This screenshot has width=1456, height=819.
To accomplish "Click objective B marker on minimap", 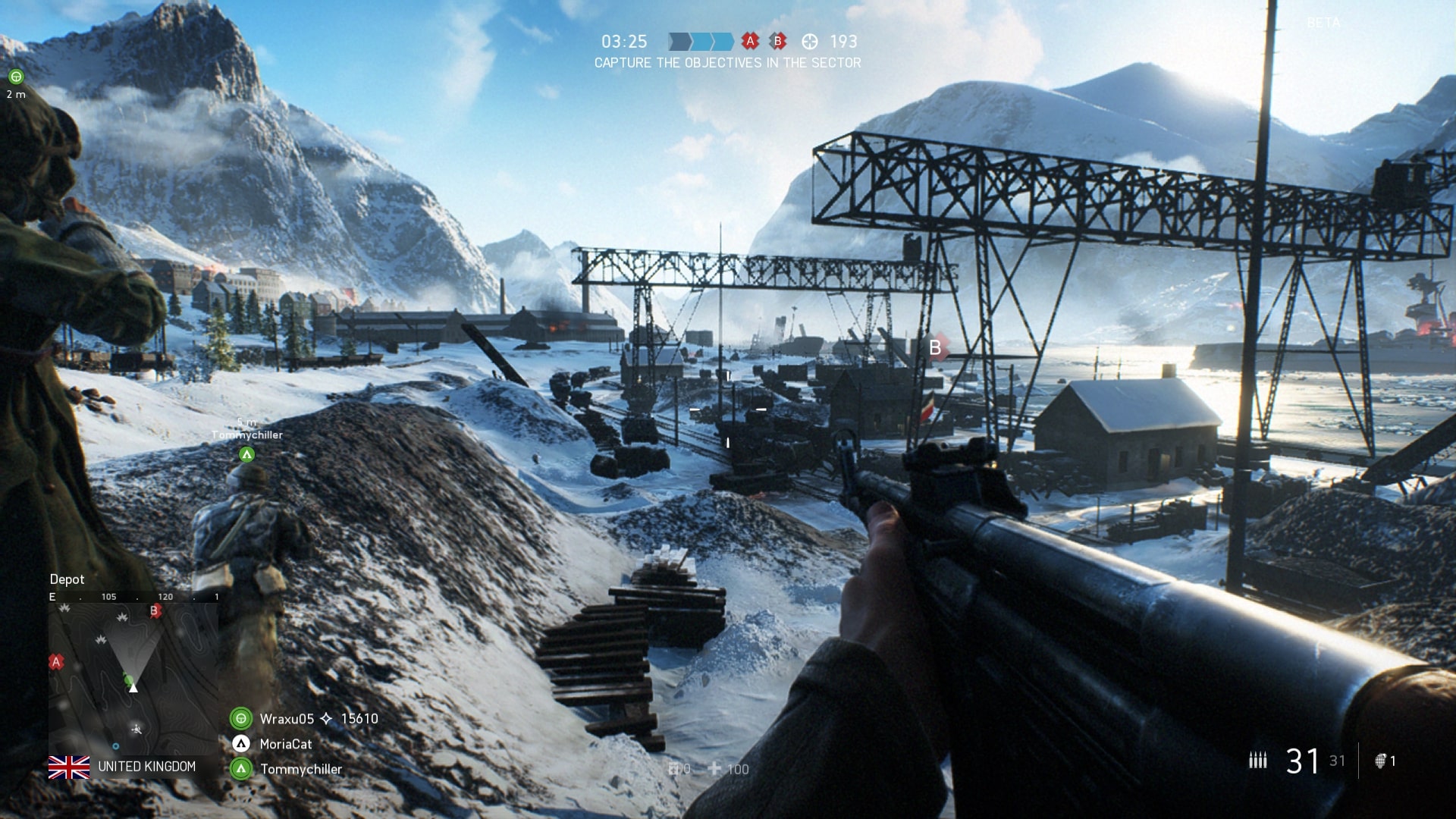I will (155, 610).
